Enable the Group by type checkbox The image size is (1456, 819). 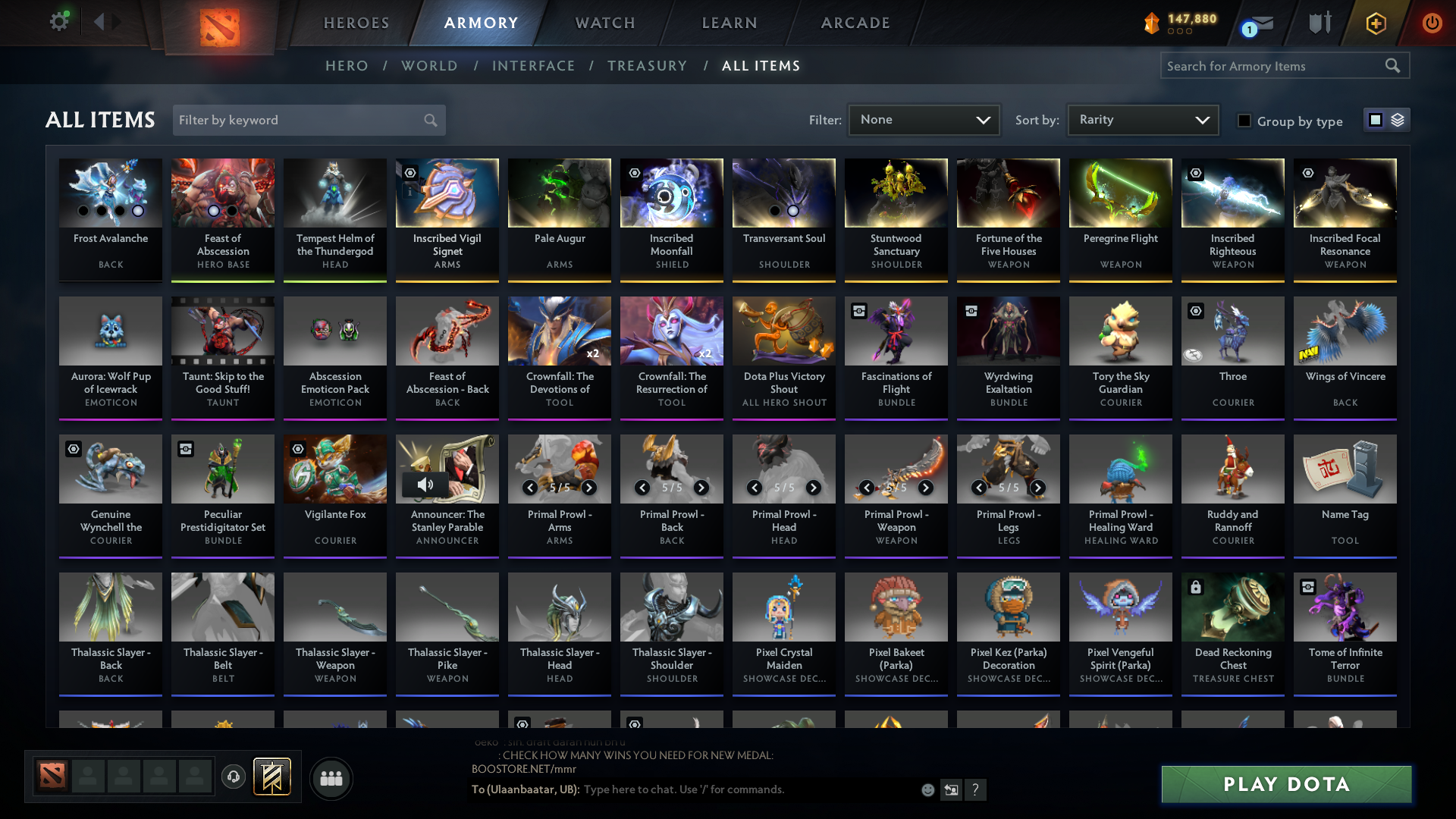tap(1244, 120)
